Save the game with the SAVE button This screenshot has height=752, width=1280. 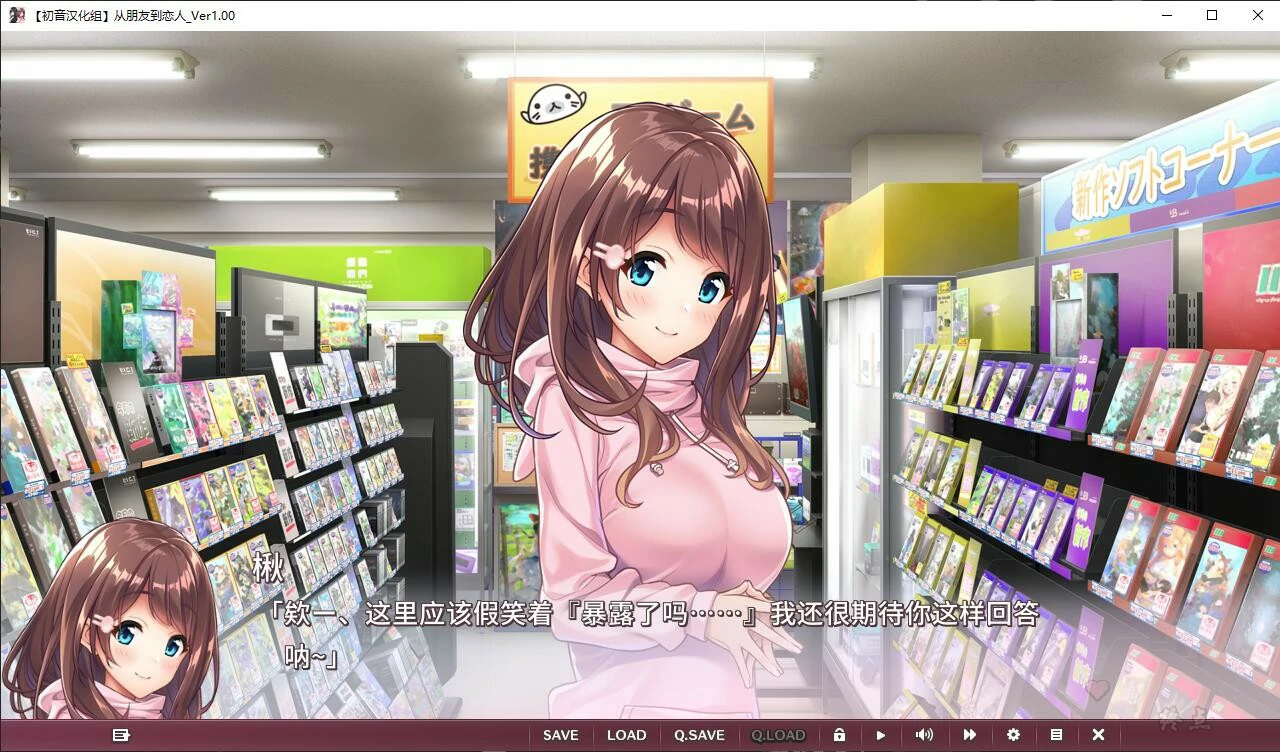(560, 735)
